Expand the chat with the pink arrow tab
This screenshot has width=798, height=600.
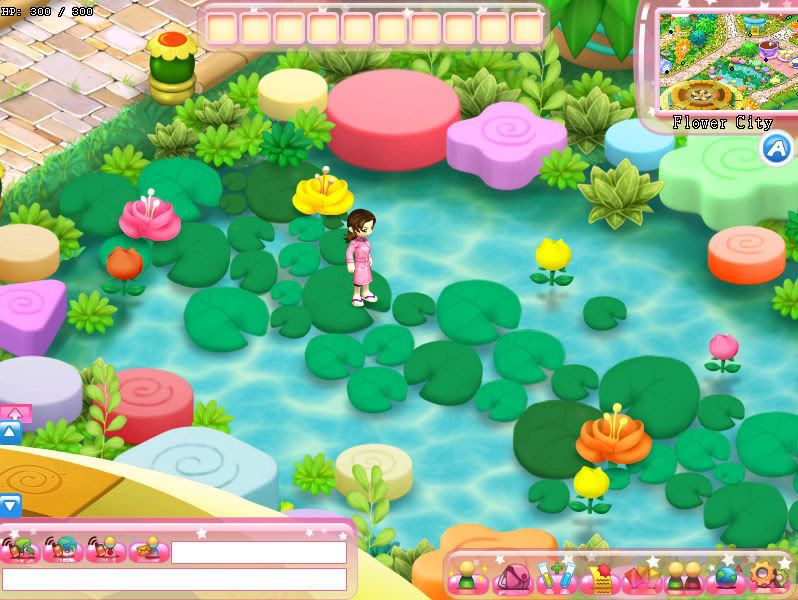point(16,411)
